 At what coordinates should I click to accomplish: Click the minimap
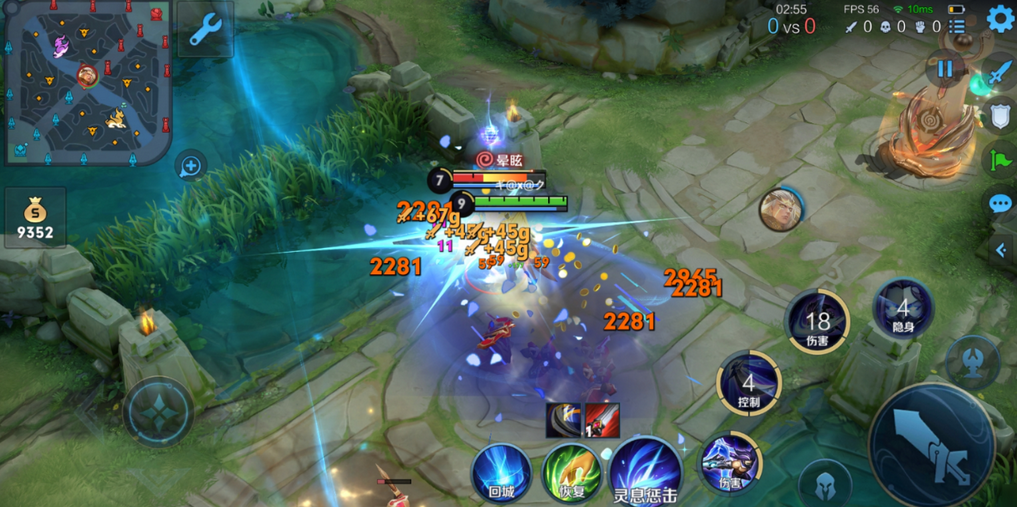(86, 82)
